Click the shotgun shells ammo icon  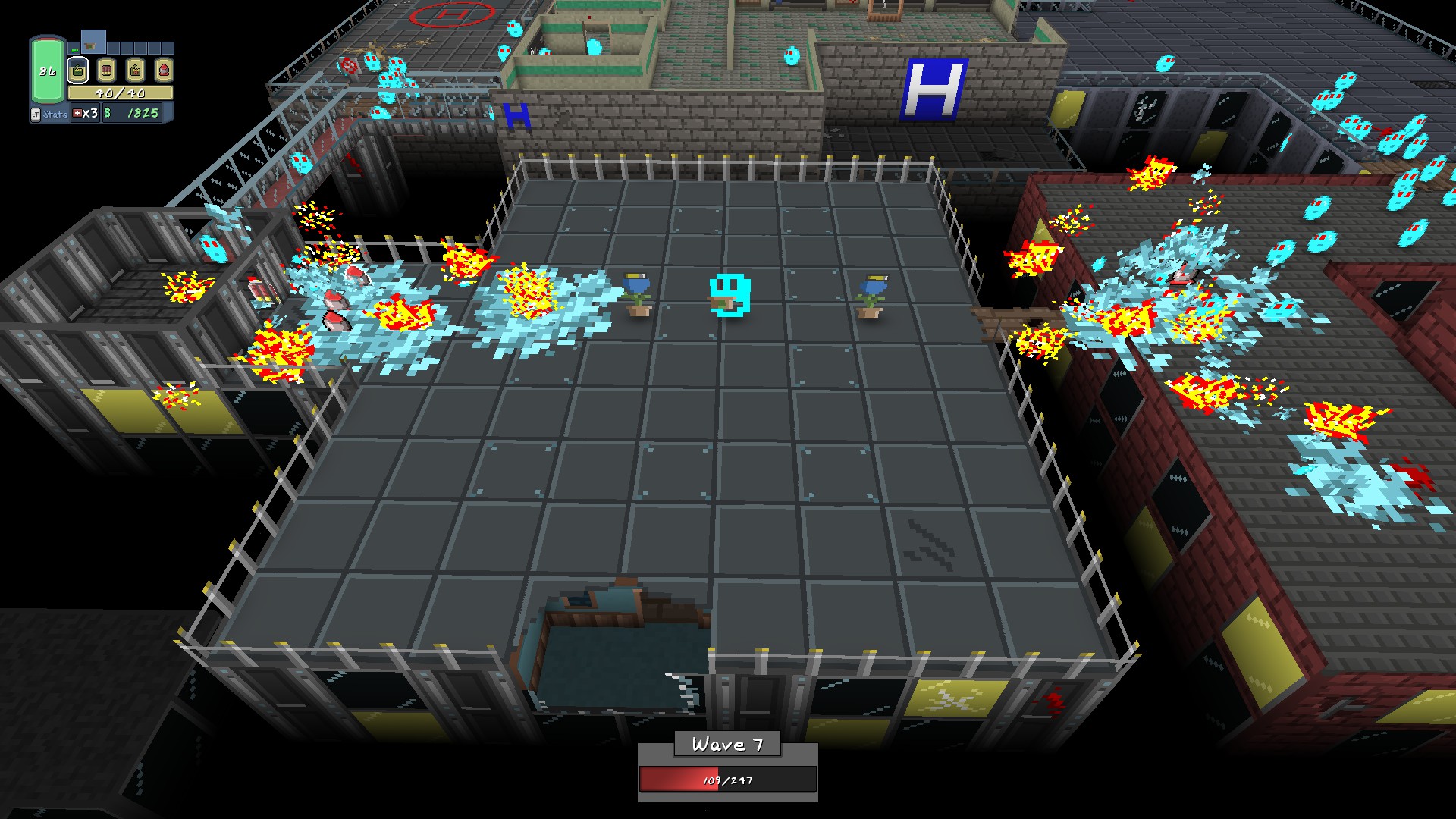pos(107,70)
